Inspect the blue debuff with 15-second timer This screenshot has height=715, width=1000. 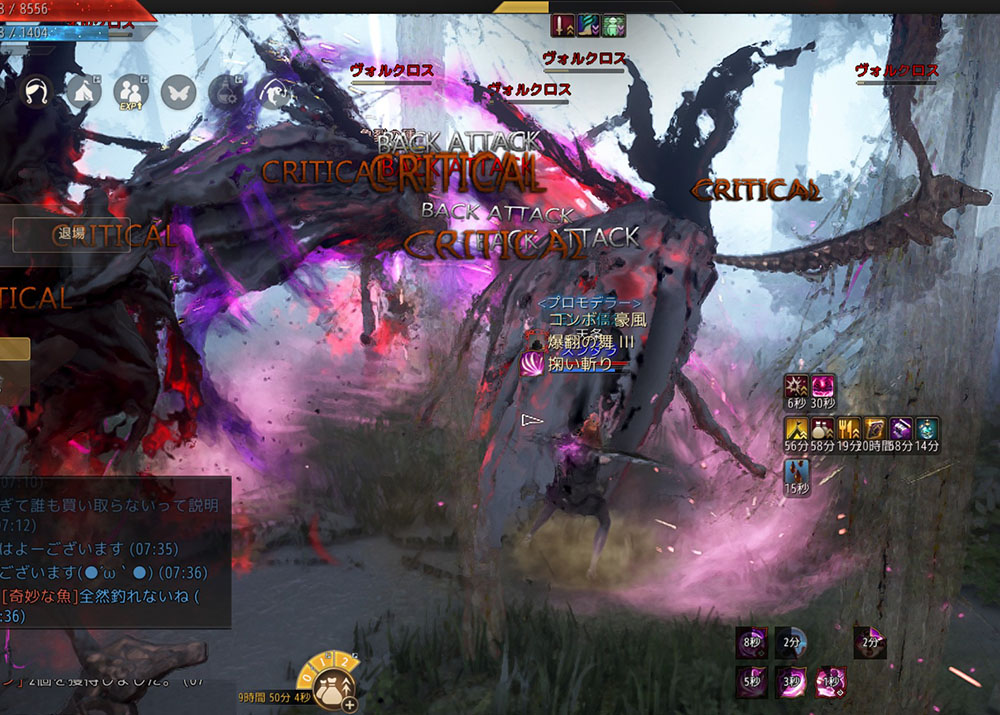pyautogui.click(x=797, y=471)
